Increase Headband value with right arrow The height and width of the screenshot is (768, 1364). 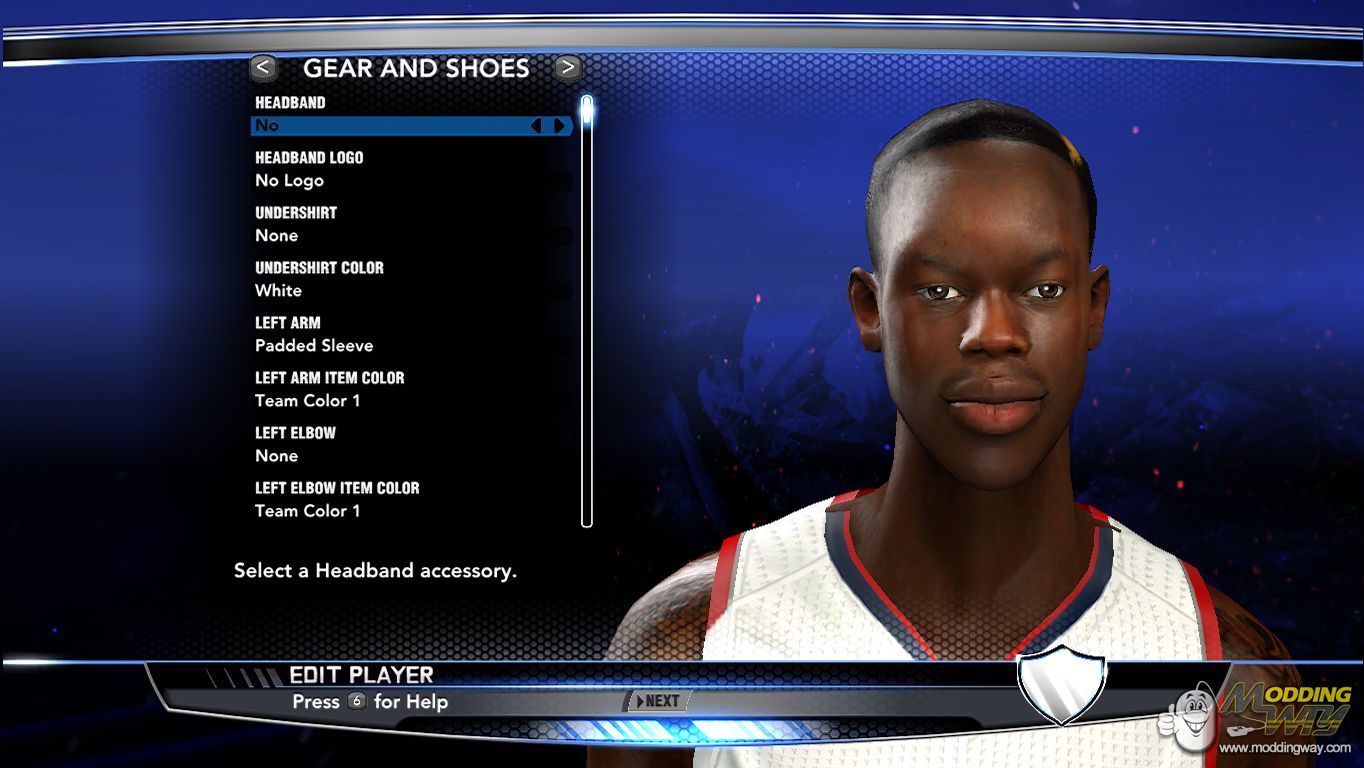coord(559,126)
